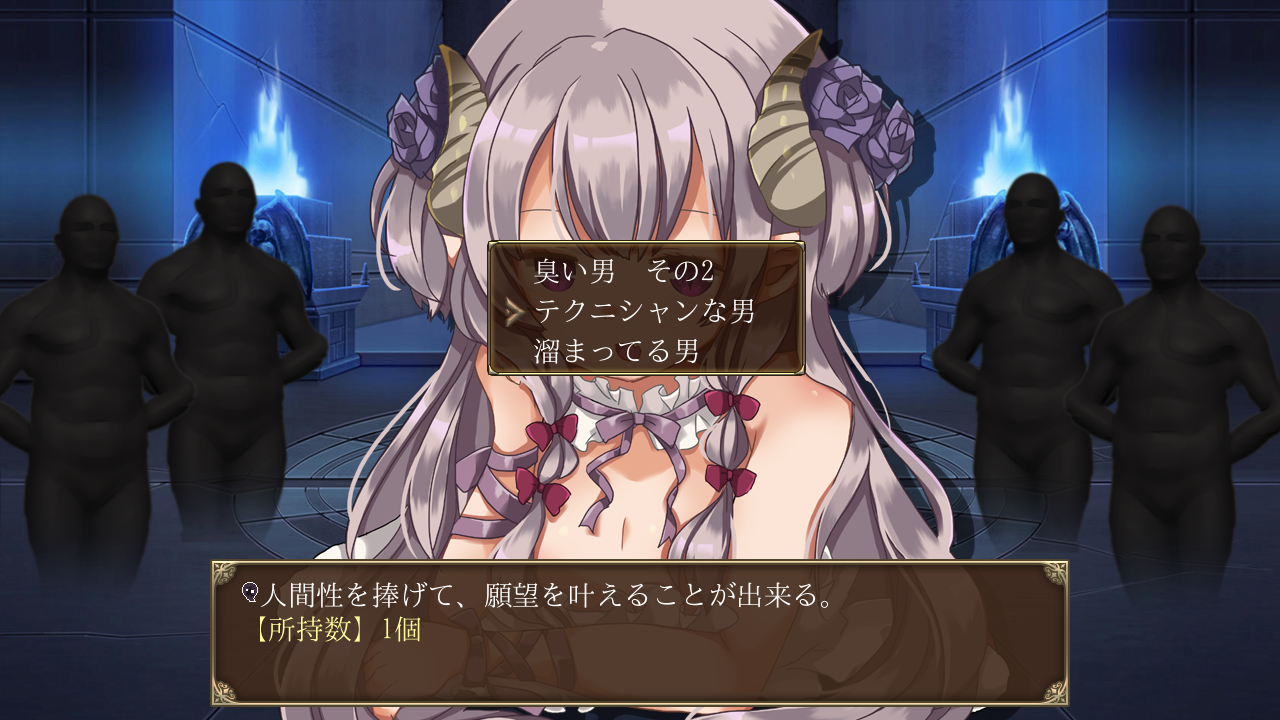This screenshot has height=720, width=1280.
Task: Click the ornate corner decoration of the dialogue box
Action: click(226, 572)
